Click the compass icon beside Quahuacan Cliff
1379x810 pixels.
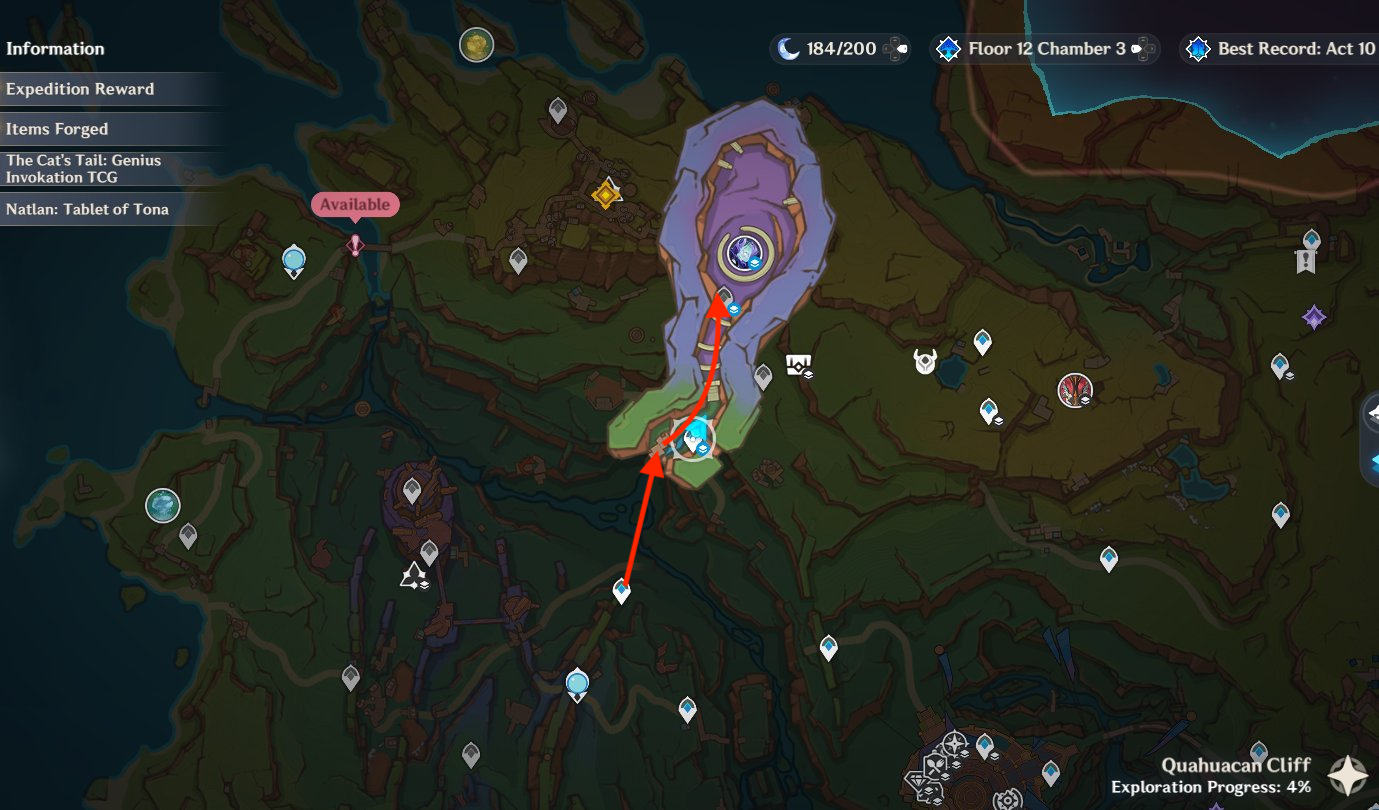(x=1347, y=775)
